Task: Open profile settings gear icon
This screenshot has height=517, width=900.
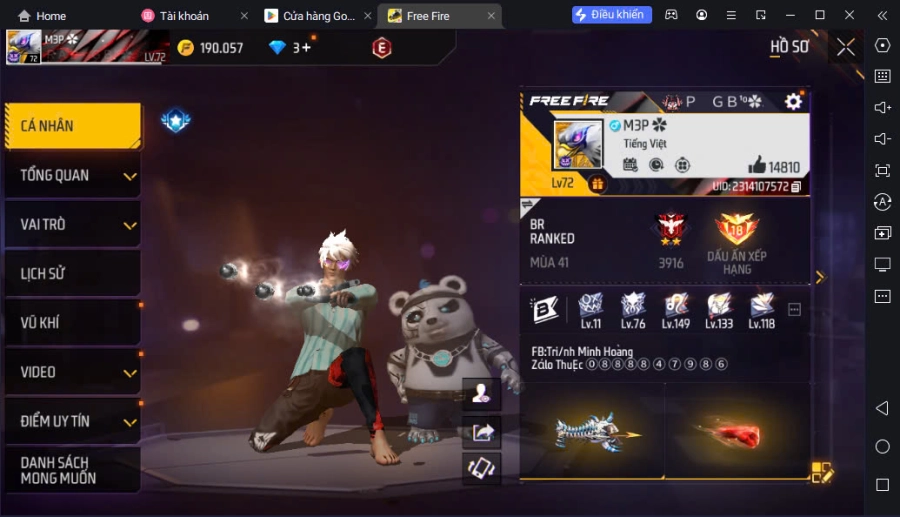Action: coord(793,101)
